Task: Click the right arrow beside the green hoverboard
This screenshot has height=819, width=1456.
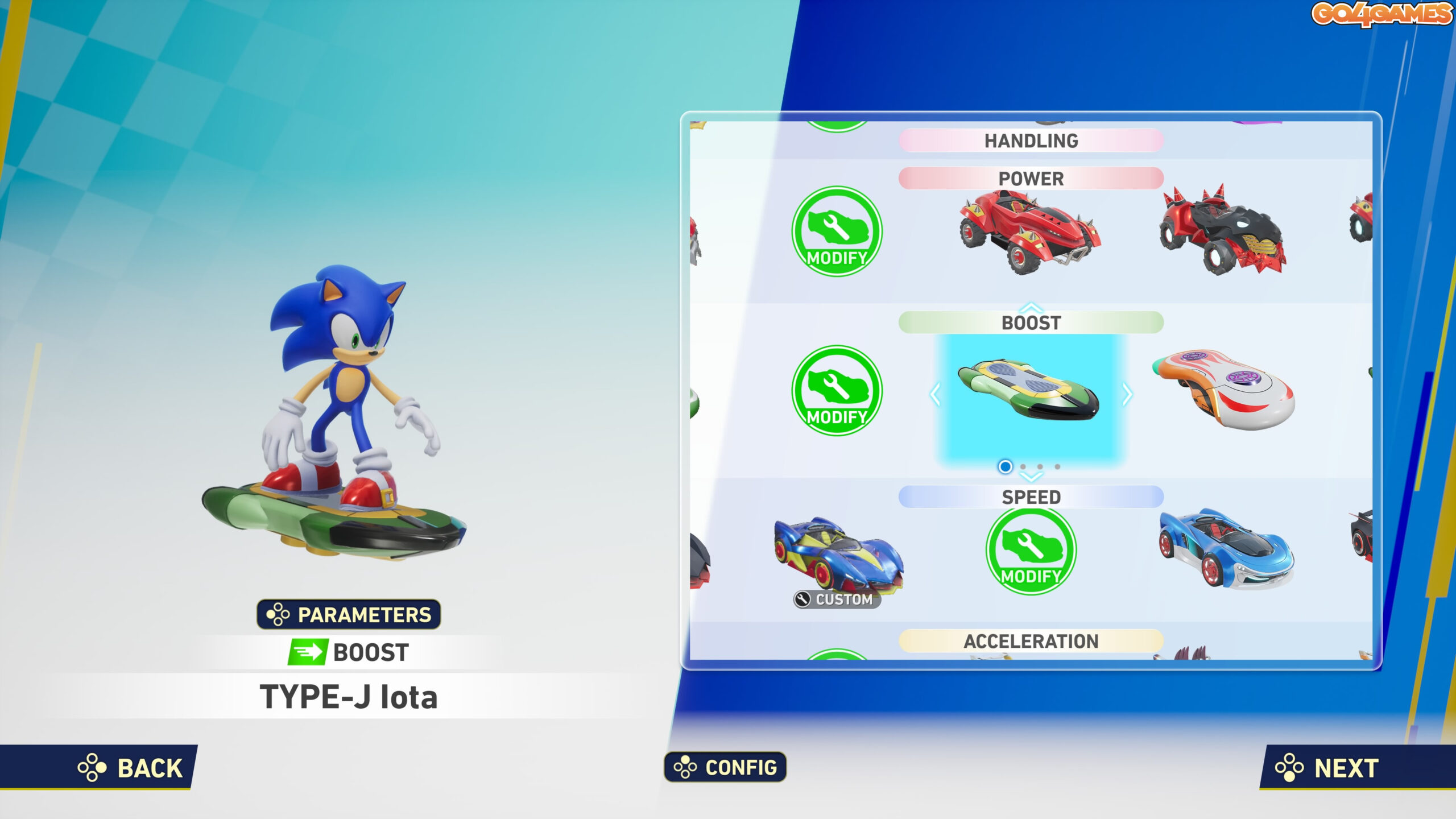Action: point(1127,394)
